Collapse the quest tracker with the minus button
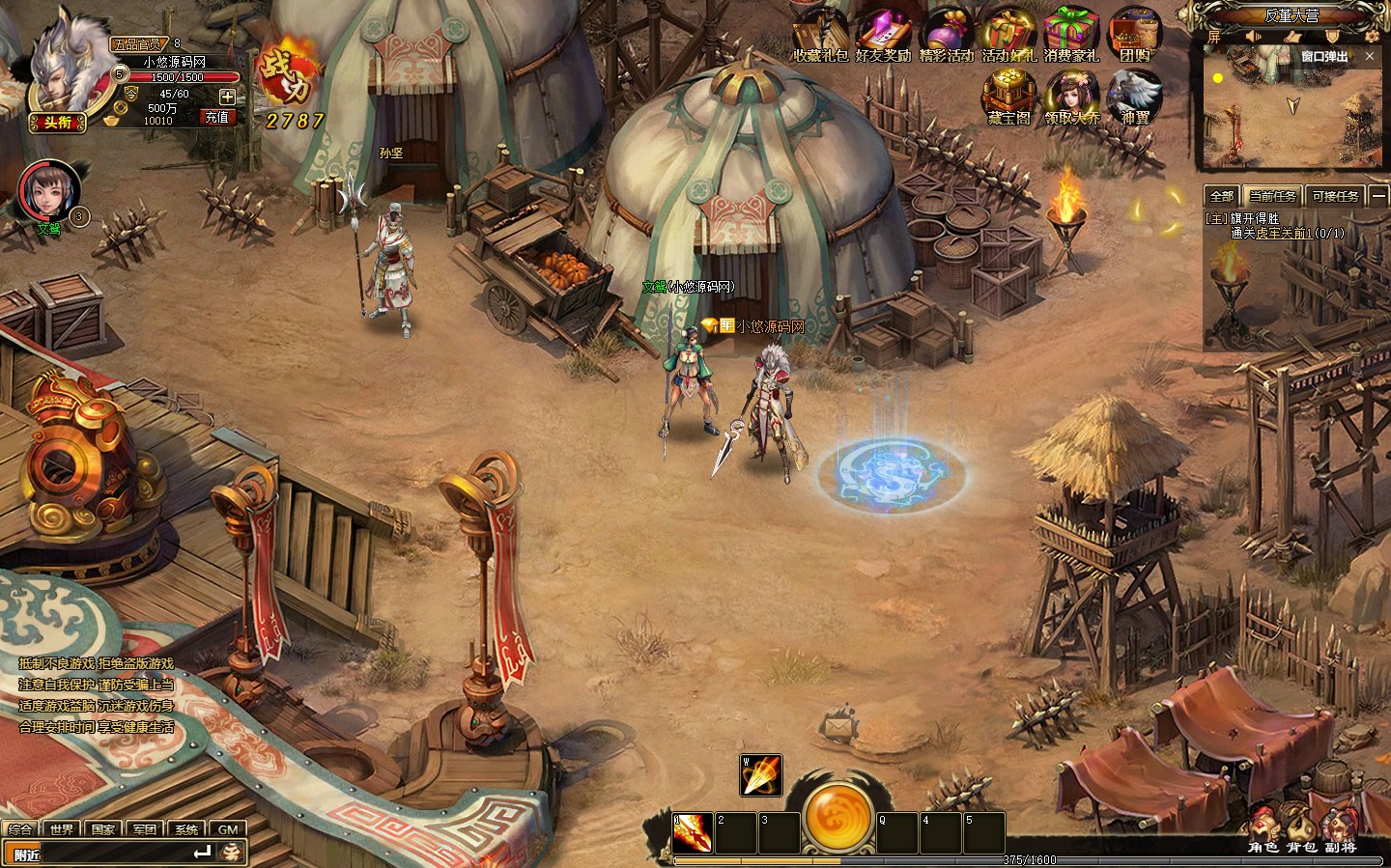This screenshot has width=1391, height=868. click(x=1378, y=196)
